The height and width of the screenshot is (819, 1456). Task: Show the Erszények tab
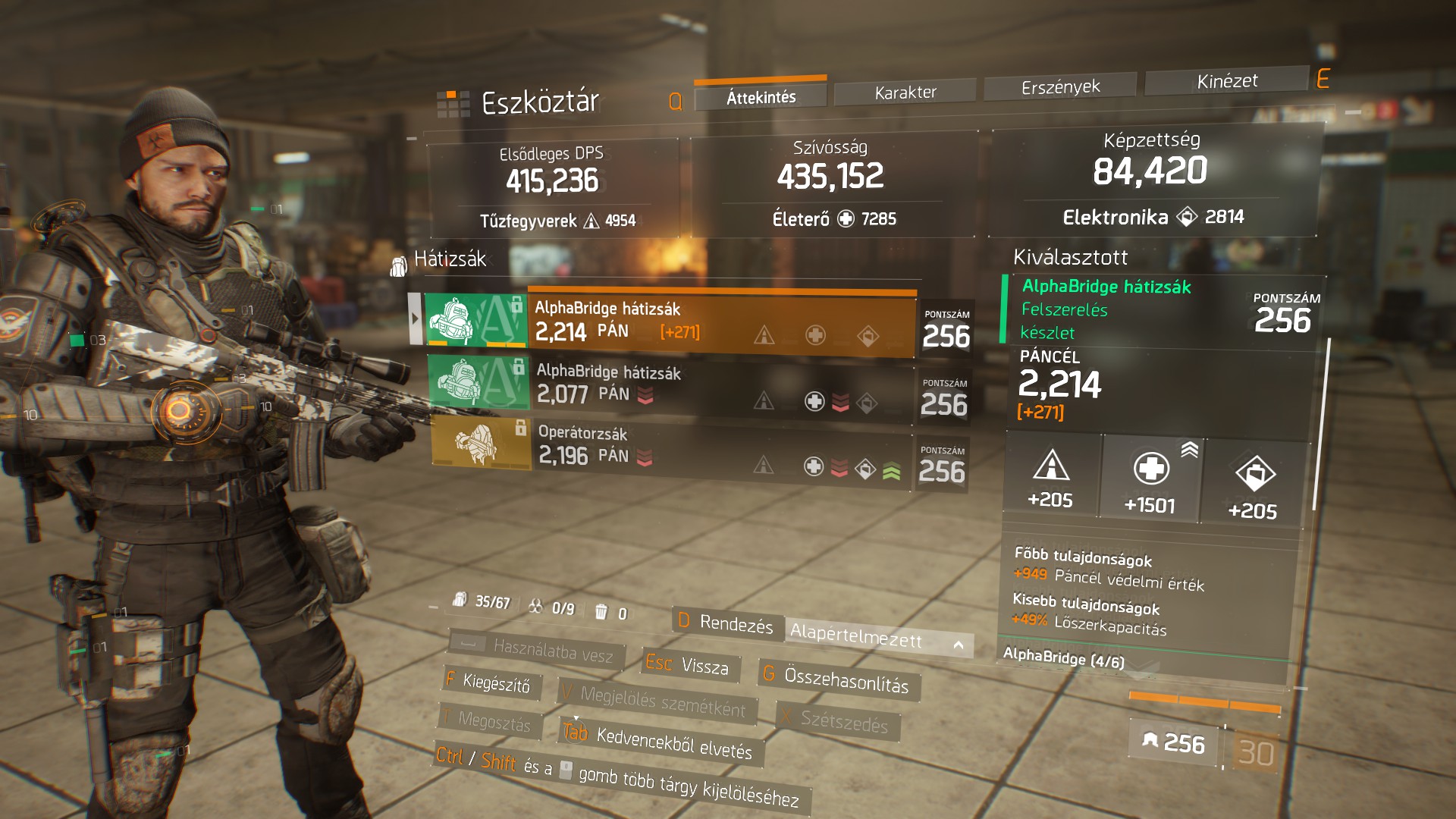click(x=1060, y=87)
